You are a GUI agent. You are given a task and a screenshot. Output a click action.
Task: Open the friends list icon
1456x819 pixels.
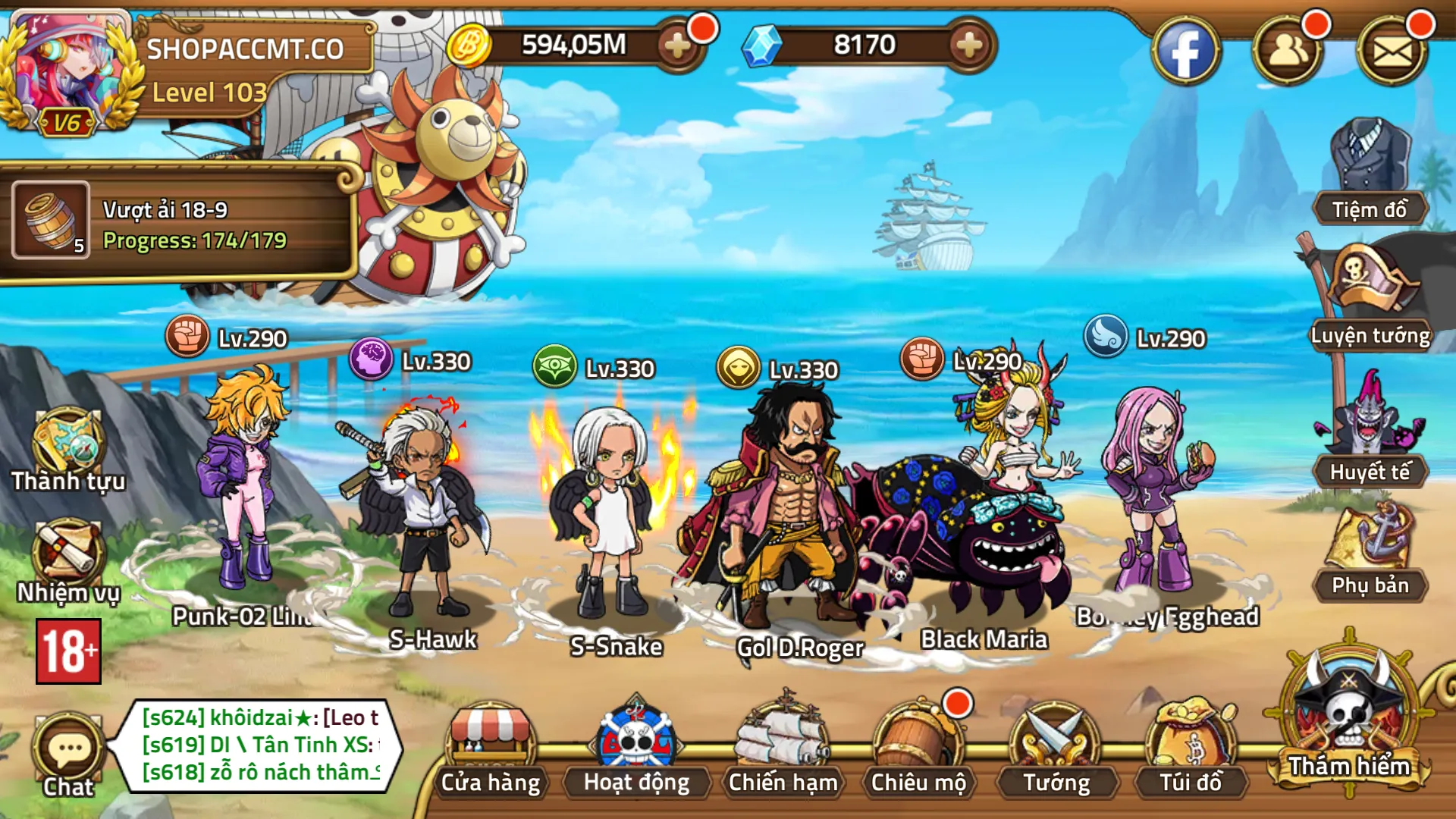coord(1288,52)
